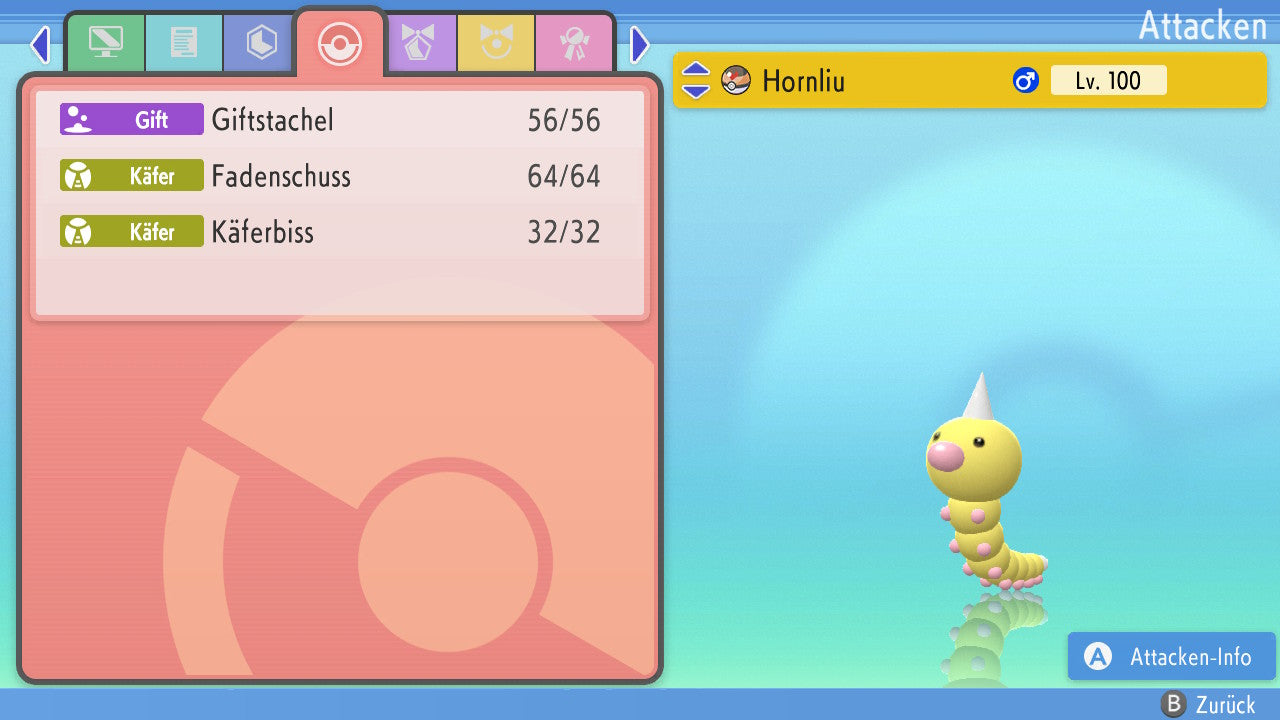Open Attacken-Info
This screenshot has height=720, width=1280.
(x=1171, y=657)
